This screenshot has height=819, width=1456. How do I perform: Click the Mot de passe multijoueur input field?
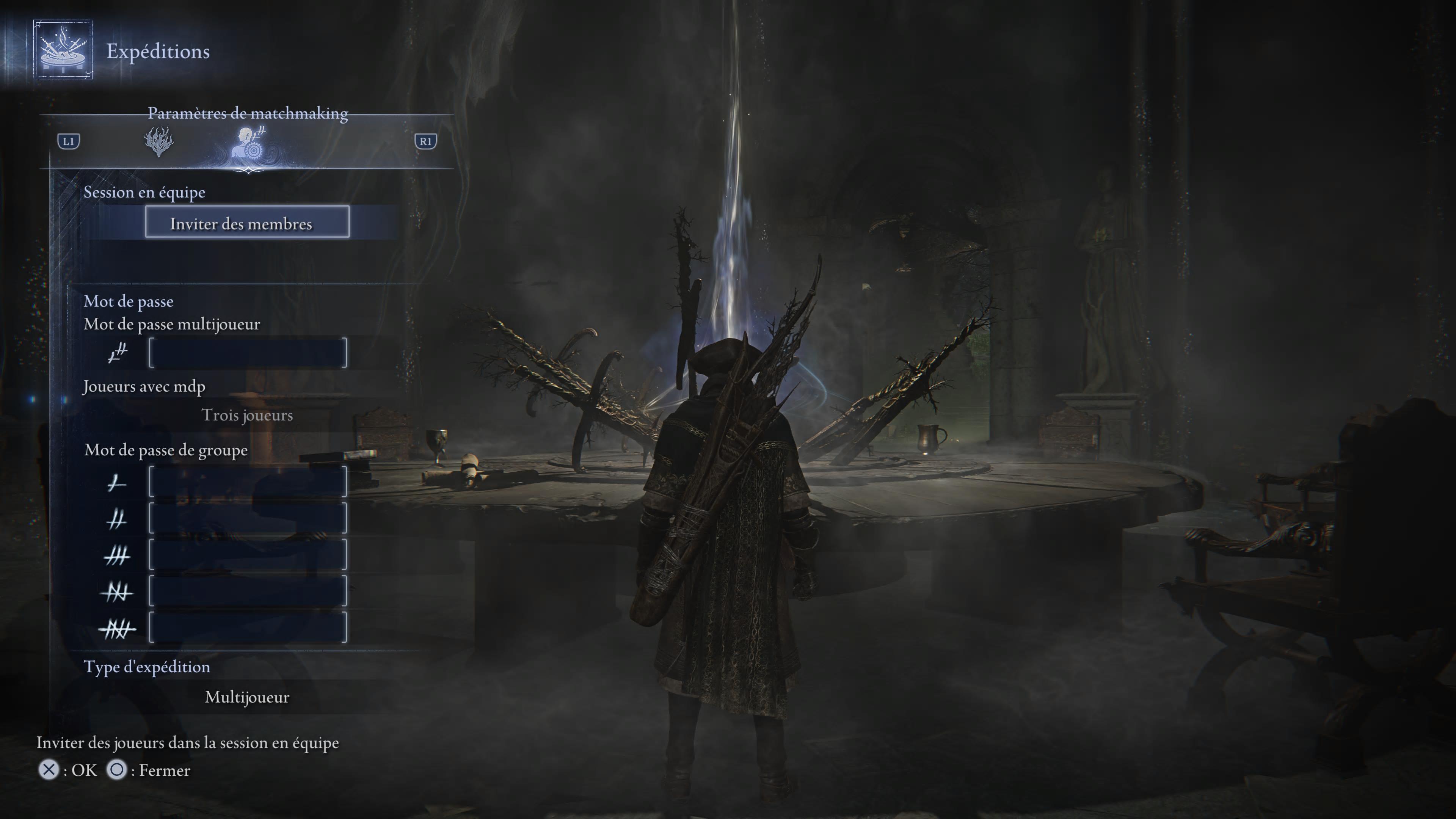(x=248, y=353)
